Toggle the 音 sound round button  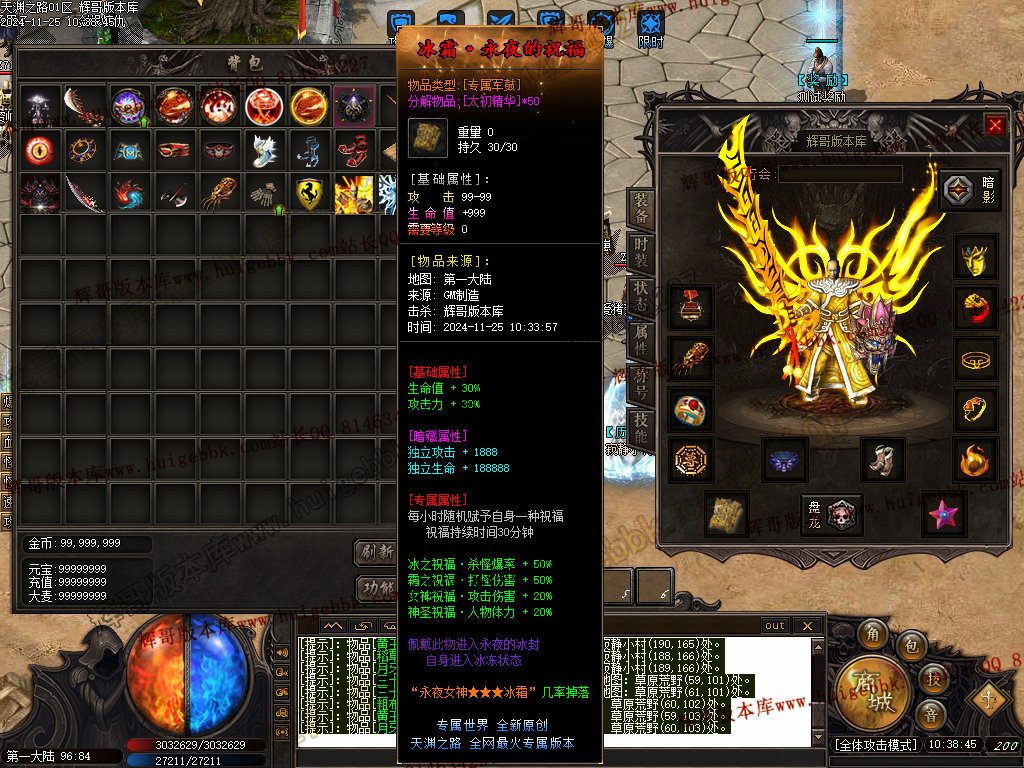click(x=930, y=714)
